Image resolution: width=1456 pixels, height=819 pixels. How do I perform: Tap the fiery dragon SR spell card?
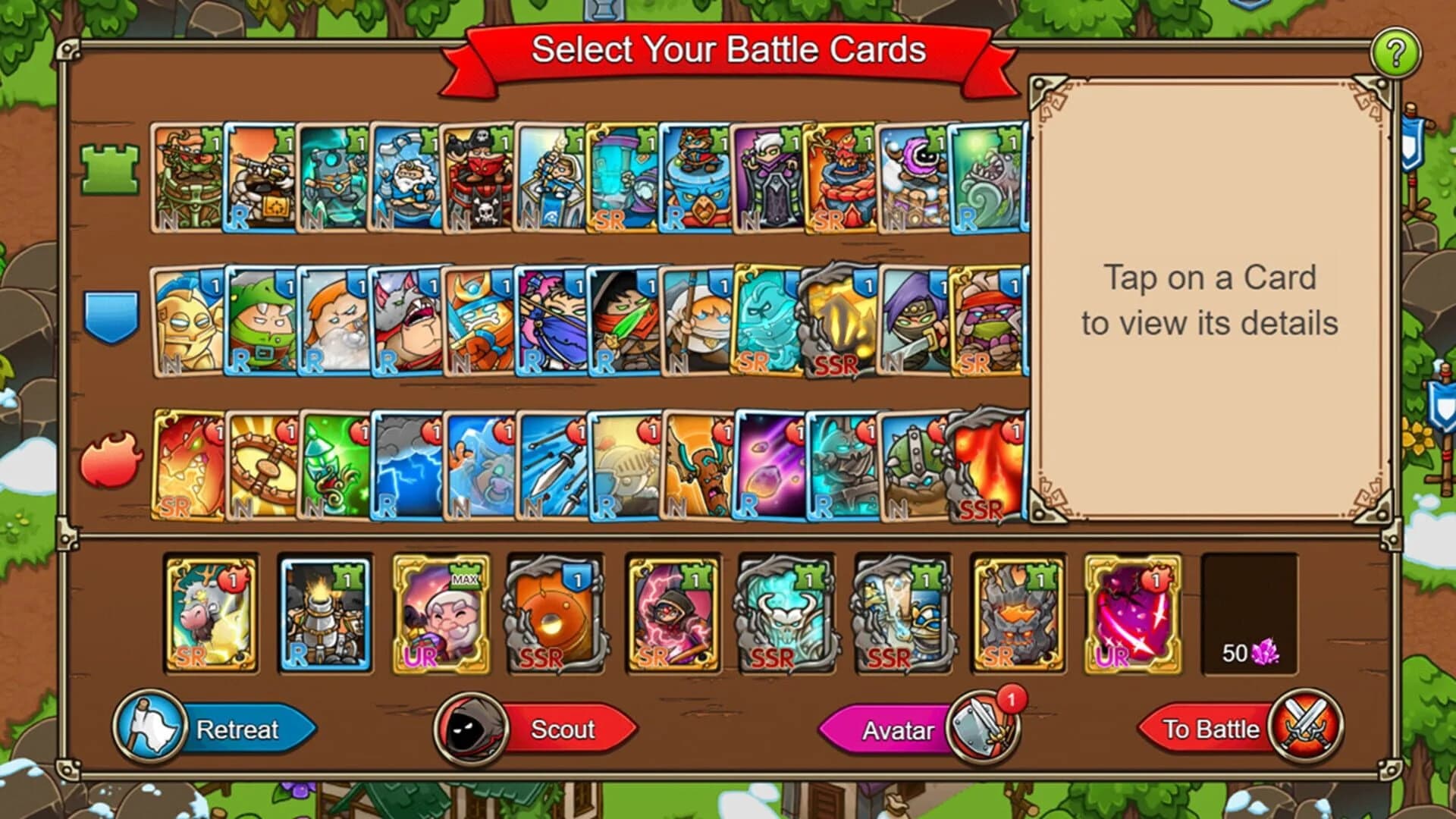point(190,466)
